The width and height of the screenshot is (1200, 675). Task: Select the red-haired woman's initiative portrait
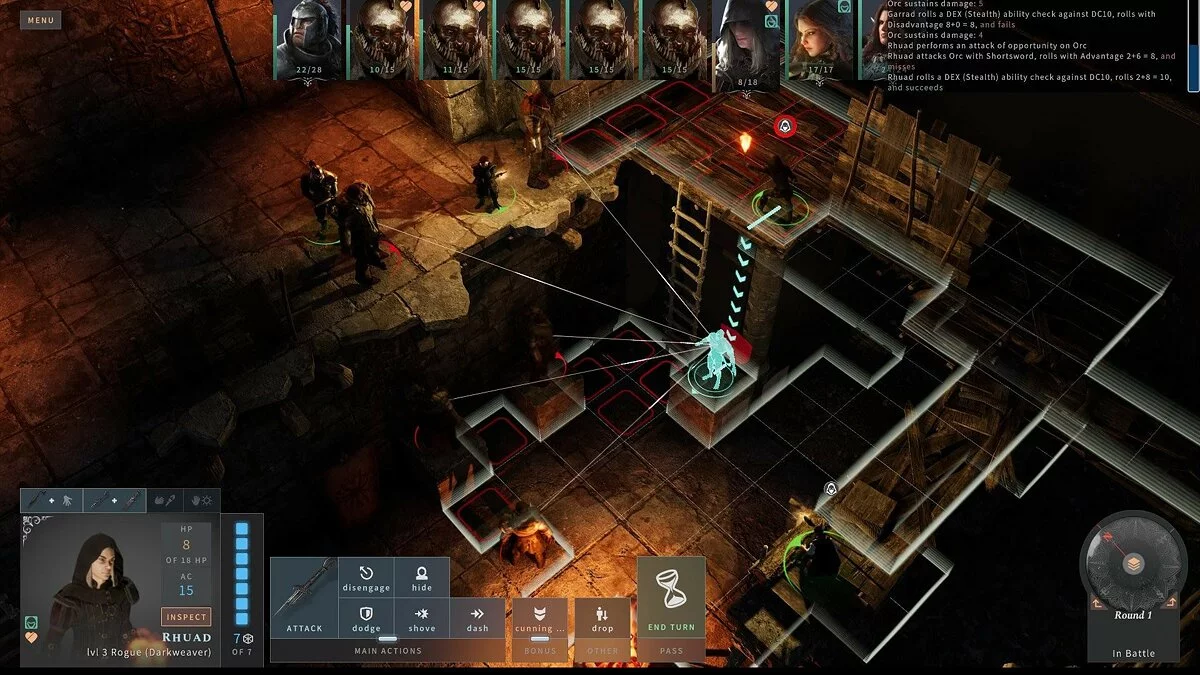820,38
